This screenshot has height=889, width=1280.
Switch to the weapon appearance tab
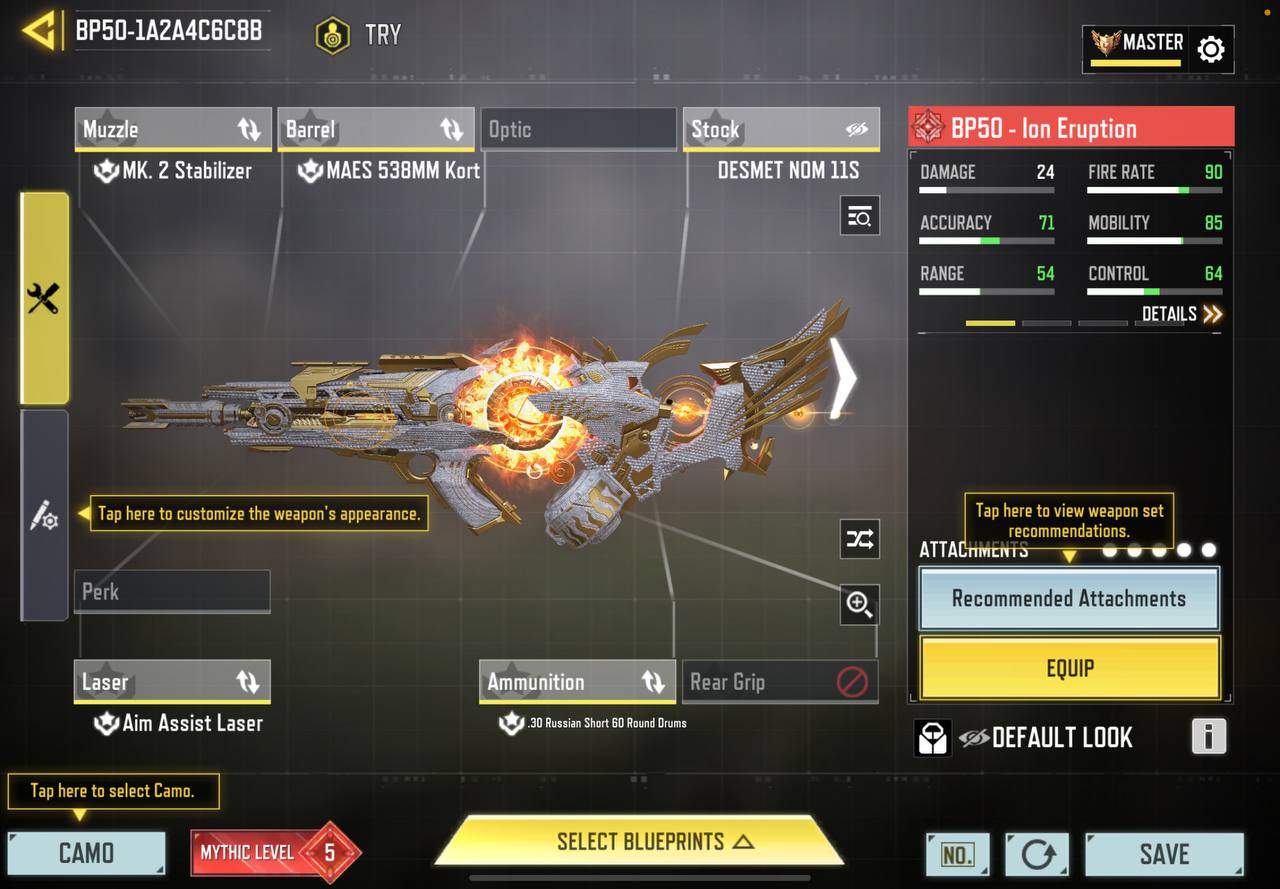44,516
